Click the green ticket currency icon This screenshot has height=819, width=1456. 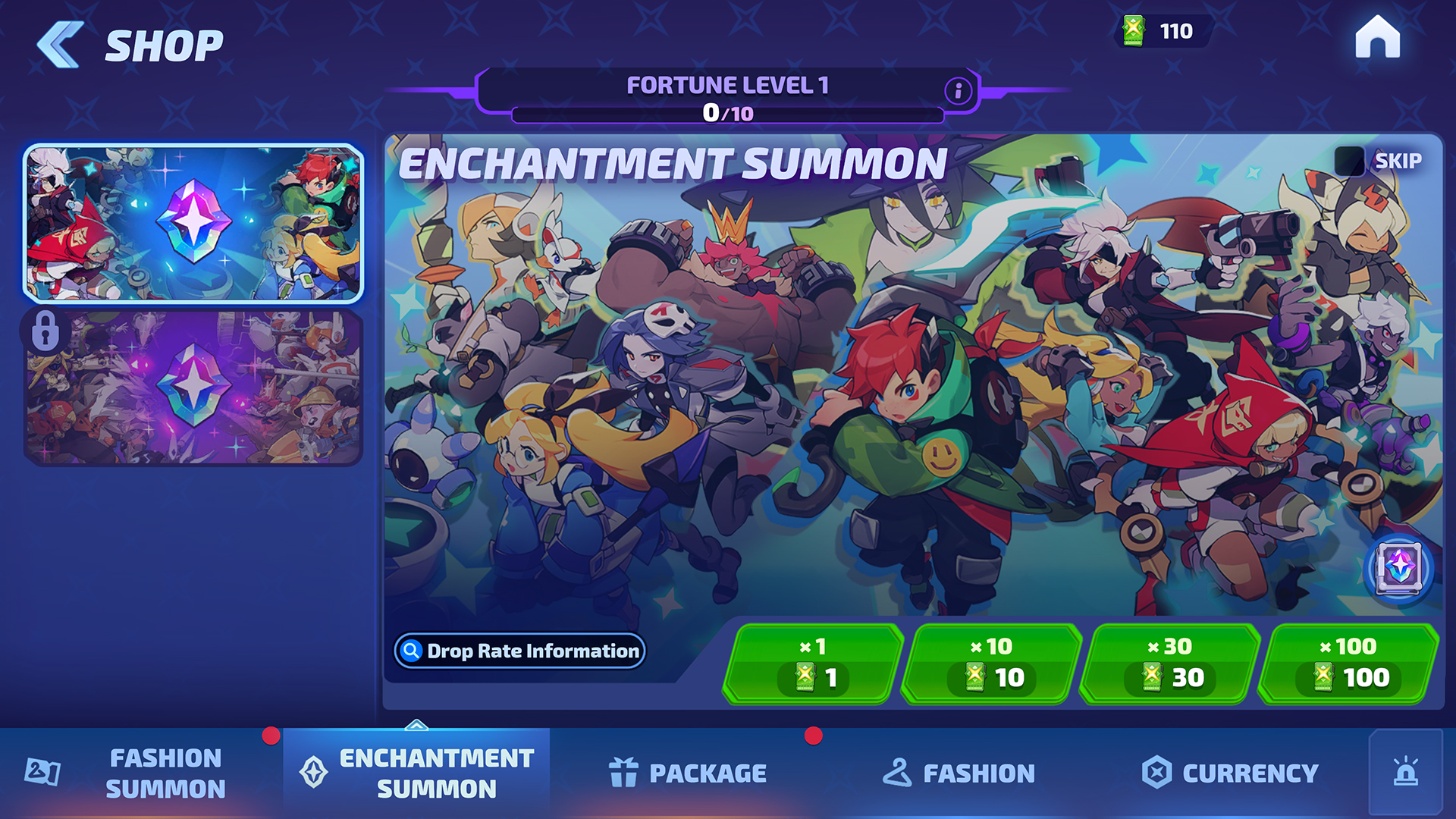pos(1134,32)
